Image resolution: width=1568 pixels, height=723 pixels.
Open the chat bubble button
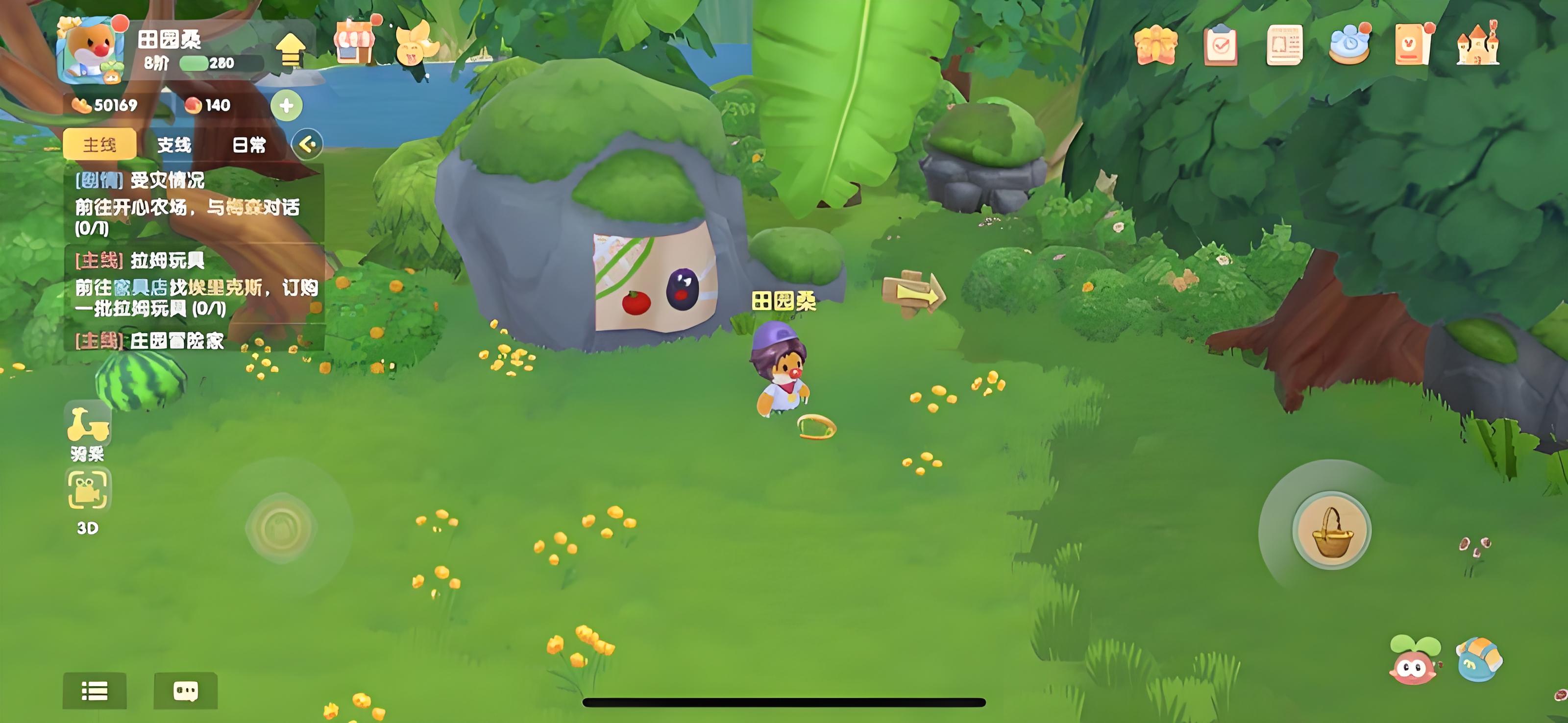[x=185, y=691]
